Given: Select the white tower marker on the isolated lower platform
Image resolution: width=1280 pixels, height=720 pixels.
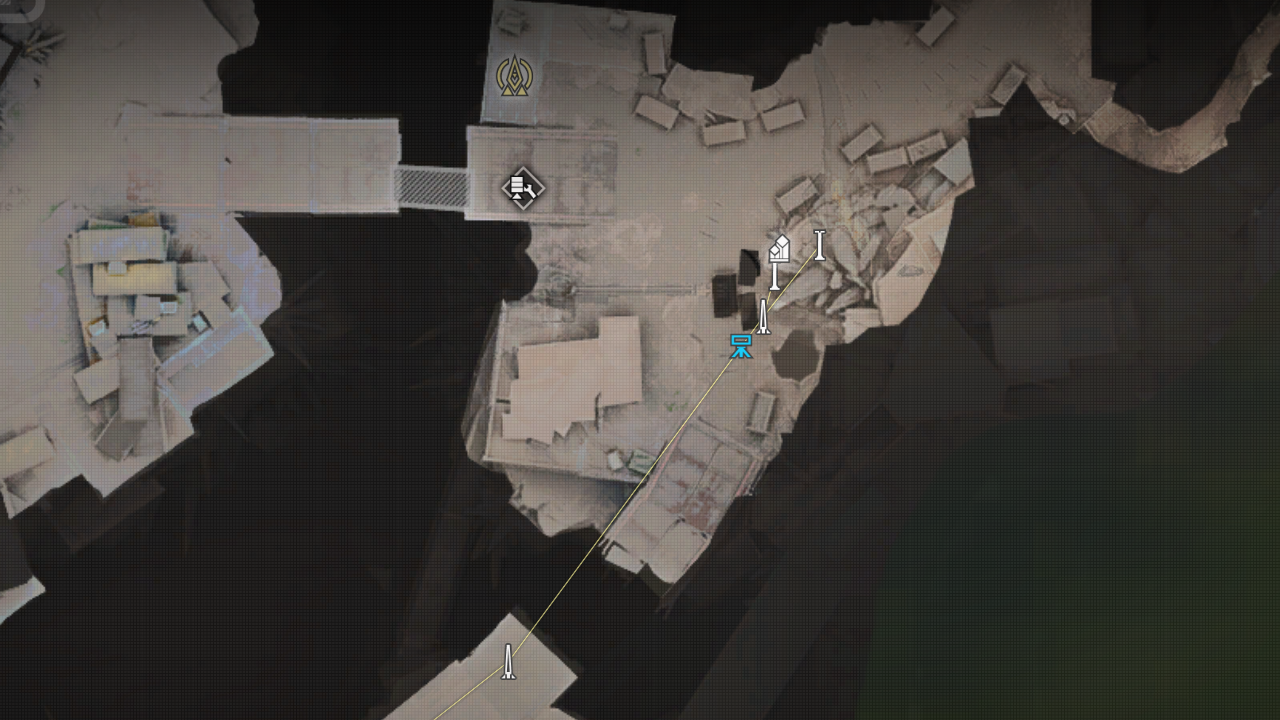Looking at the screenshot, I should (x=508, y=662).
